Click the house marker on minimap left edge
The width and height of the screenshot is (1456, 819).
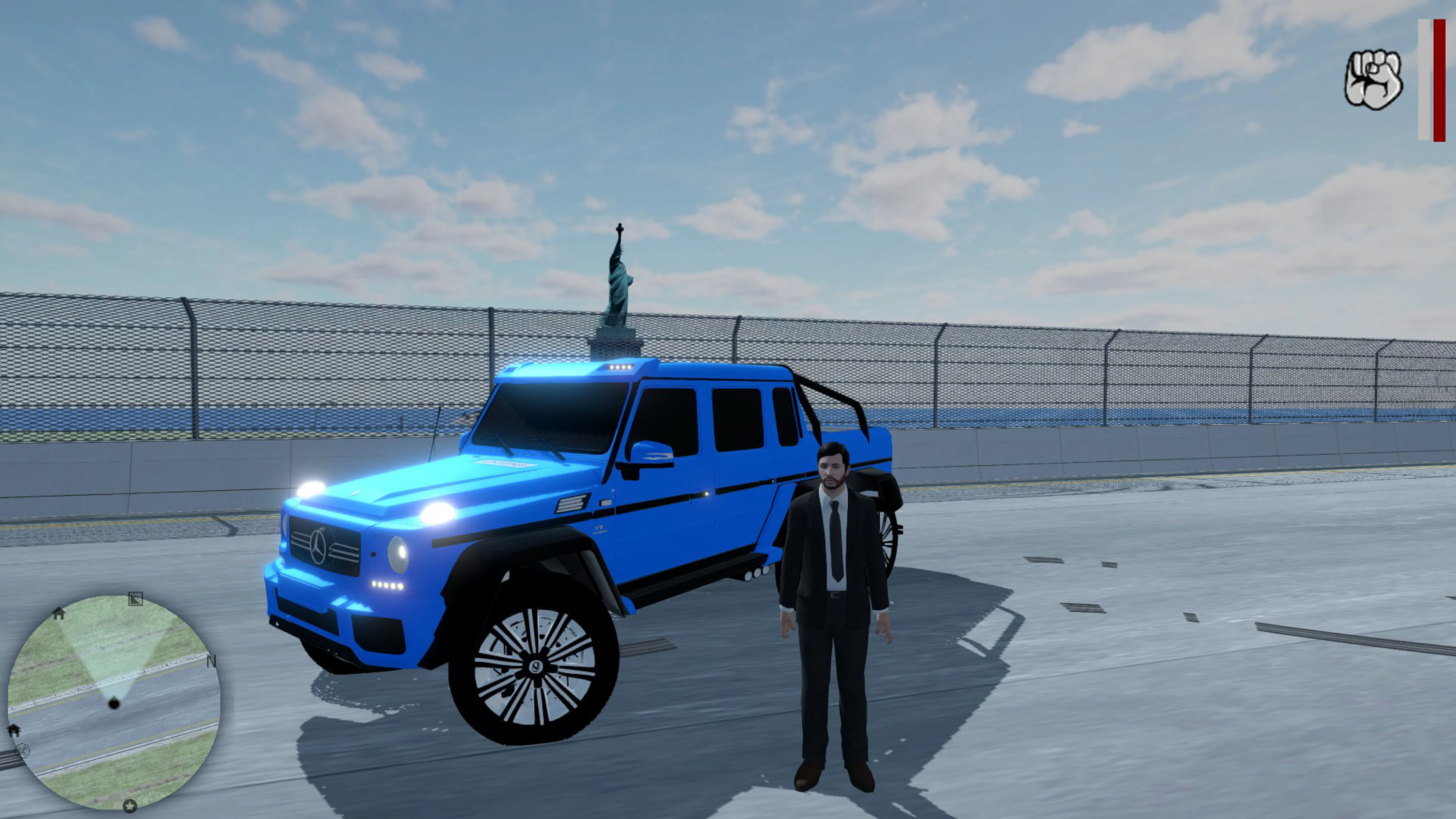[x=15, y=731]
